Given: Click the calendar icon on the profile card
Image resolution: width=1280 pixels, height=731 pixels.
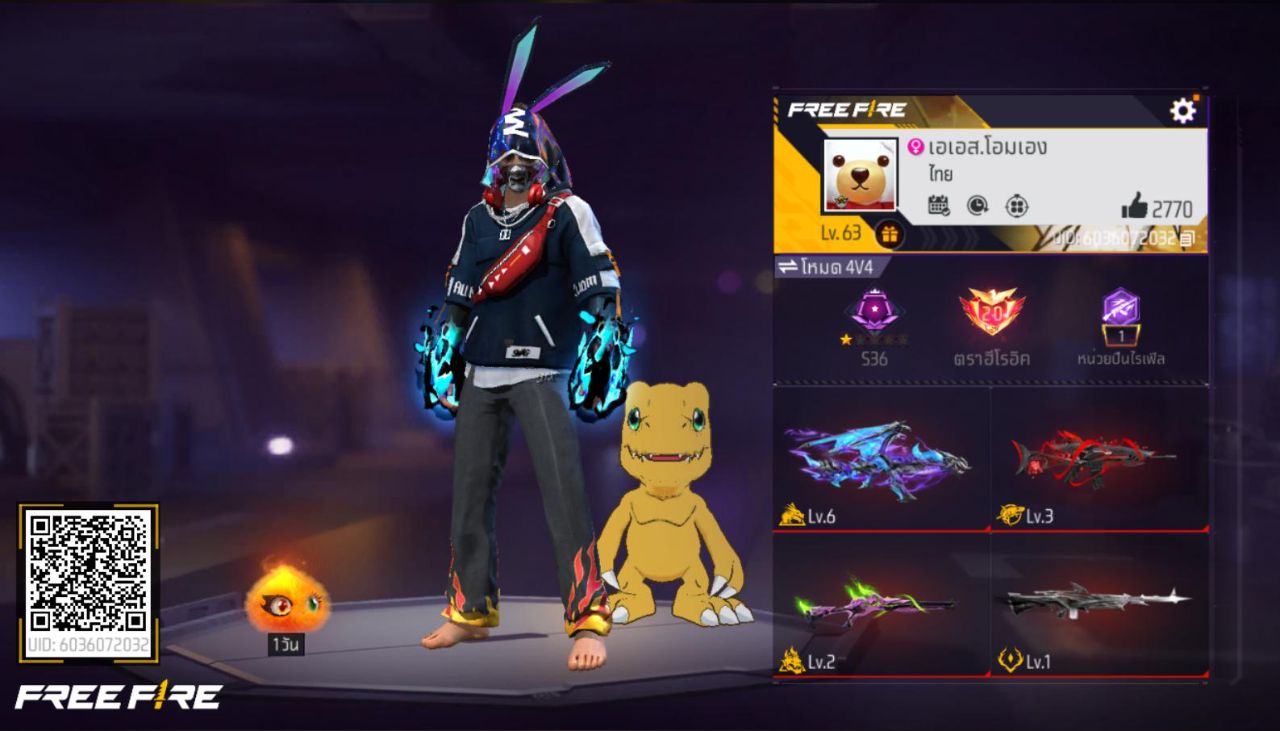Looking at the screenshot, I should (938, 205).
